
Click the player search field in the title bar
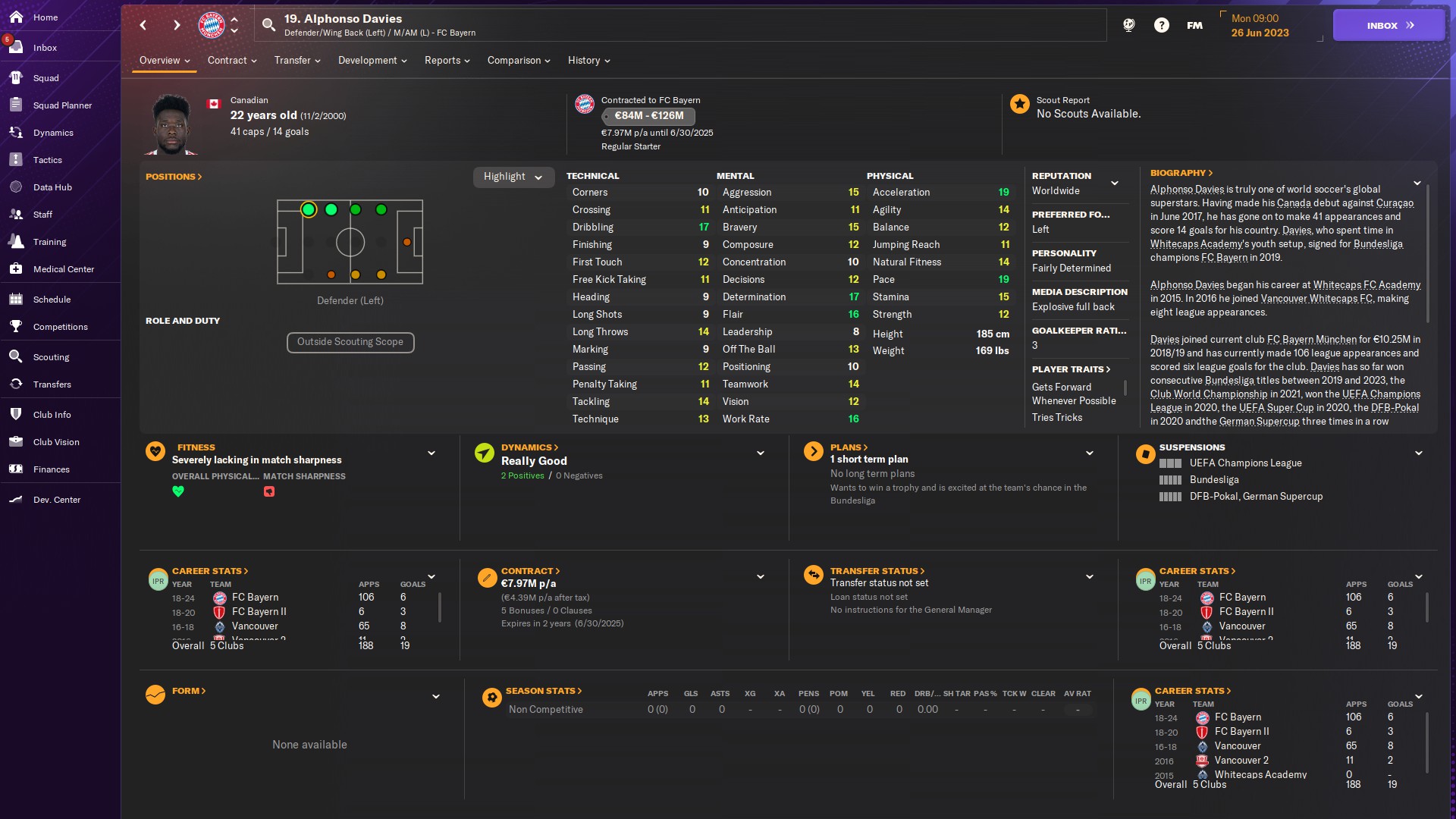tap(682, 24)
